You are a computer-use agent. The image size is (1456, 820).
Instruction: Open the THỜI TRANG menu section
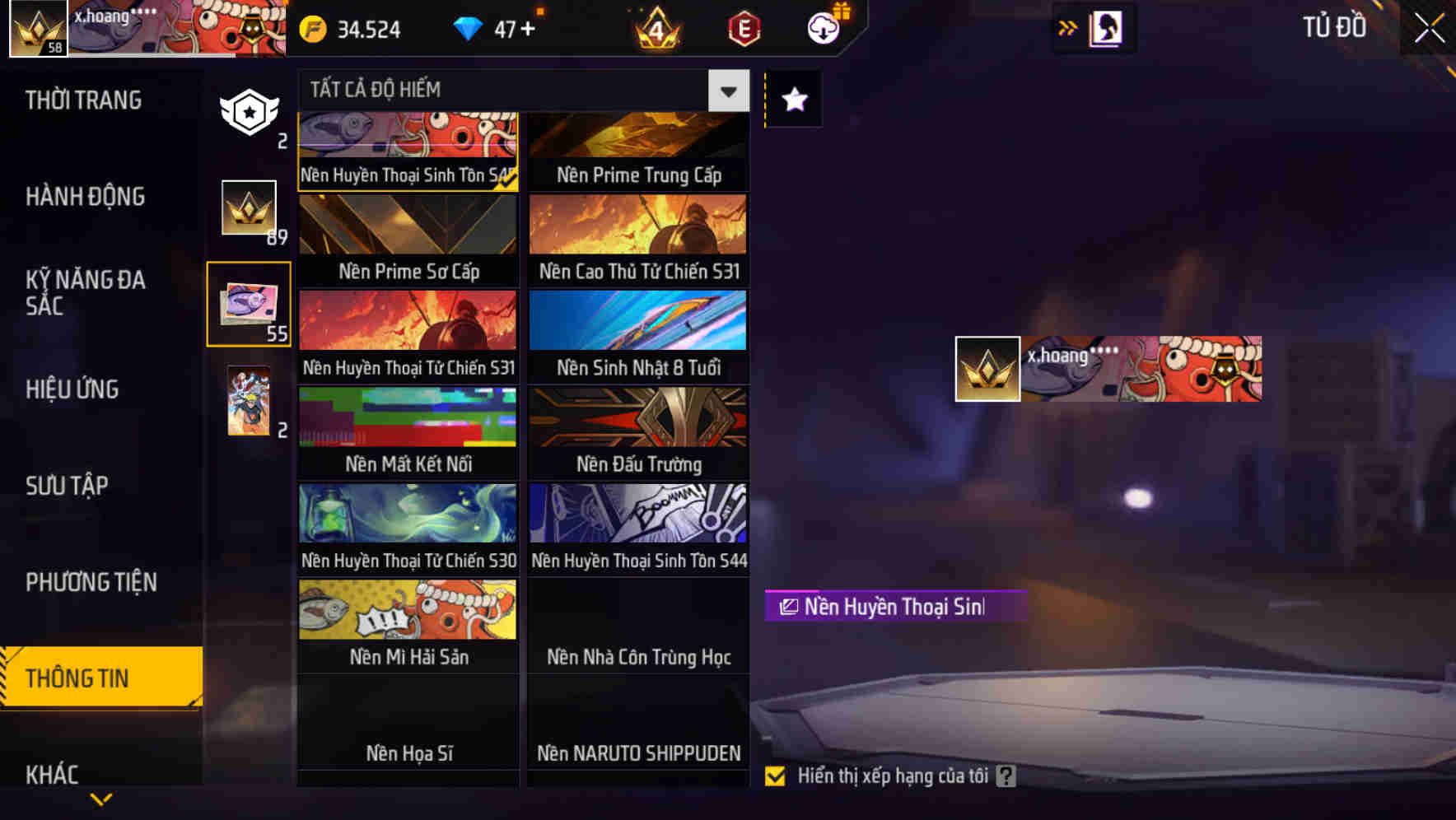(x=82, y=100)
